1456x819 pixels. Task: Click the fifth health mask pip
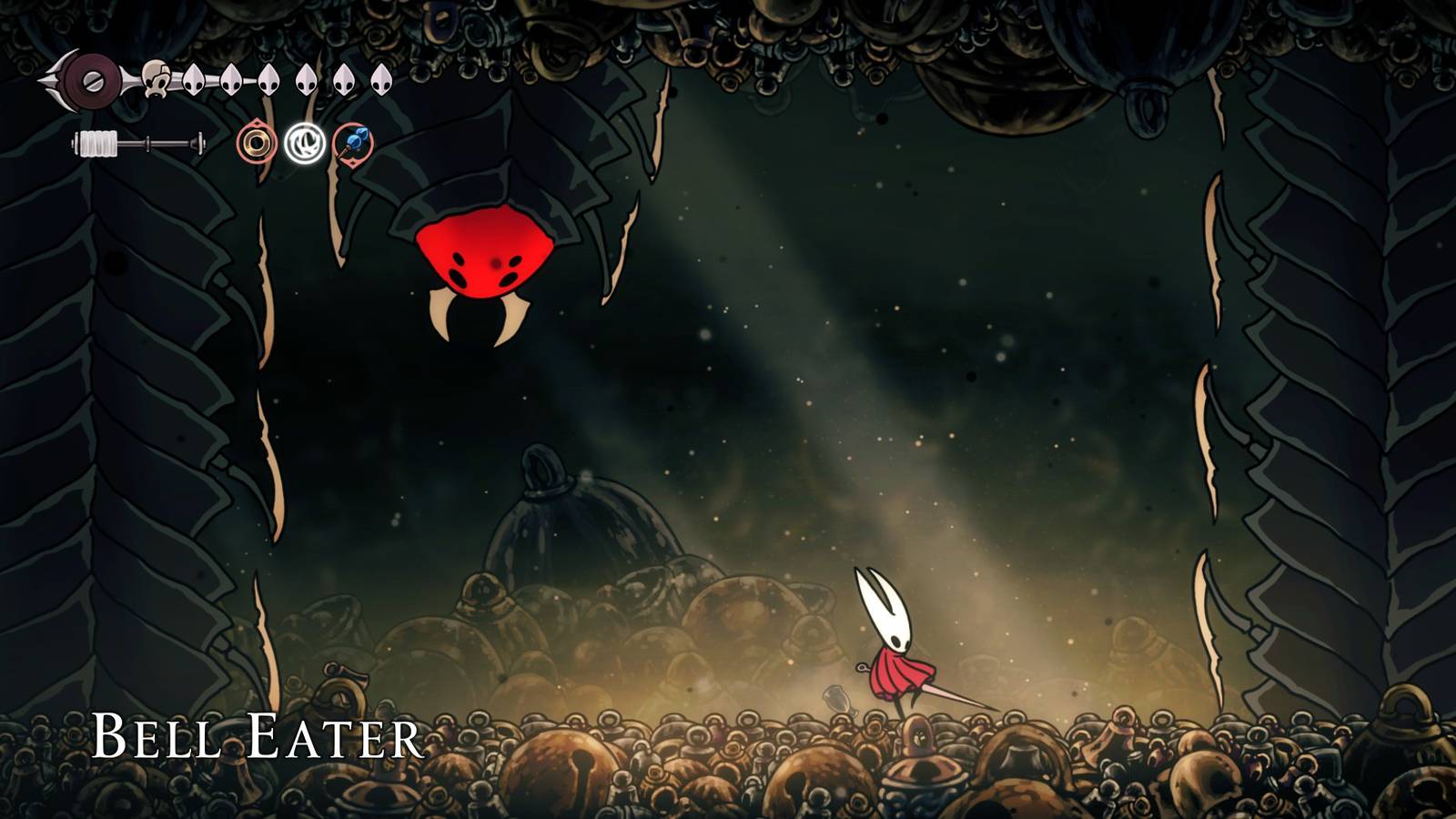[x=304, y=79]
